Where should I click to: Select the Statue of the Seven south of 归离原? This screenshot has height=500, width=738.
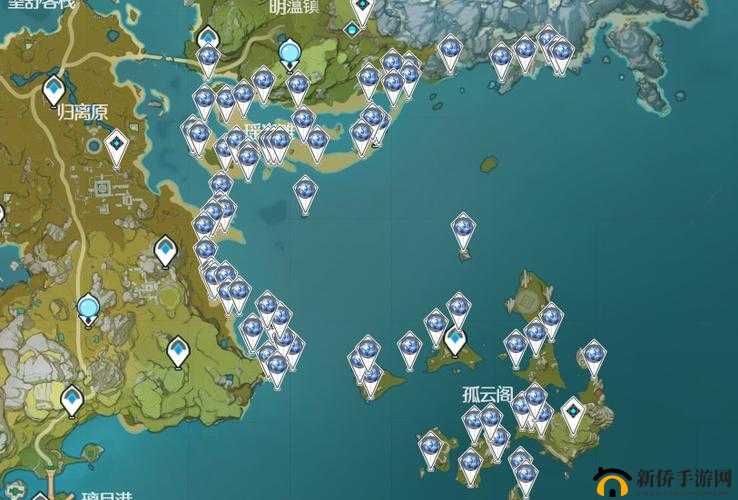tap(89, 308)
